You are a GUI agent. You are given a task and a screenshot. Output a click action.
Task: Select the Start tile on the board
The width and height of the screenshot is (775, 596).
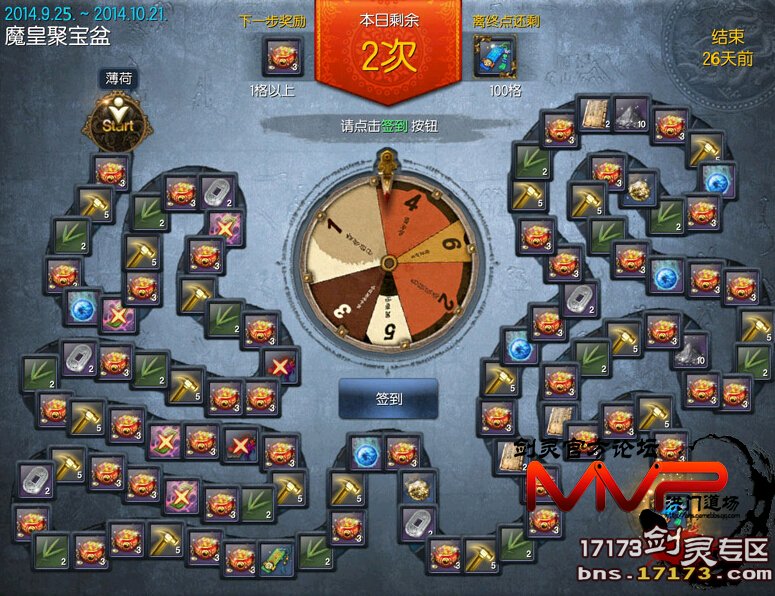tap(118, 123)
